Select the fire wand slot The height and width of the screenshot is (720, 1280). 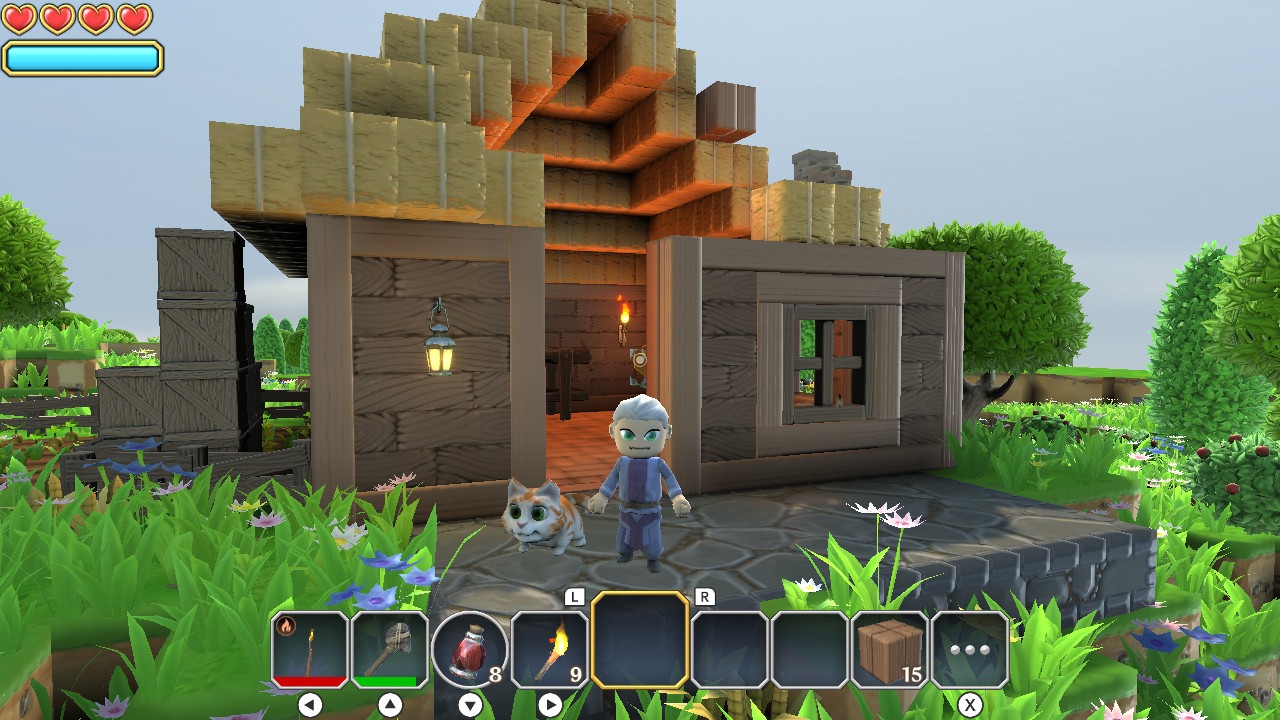coord(310,649)
